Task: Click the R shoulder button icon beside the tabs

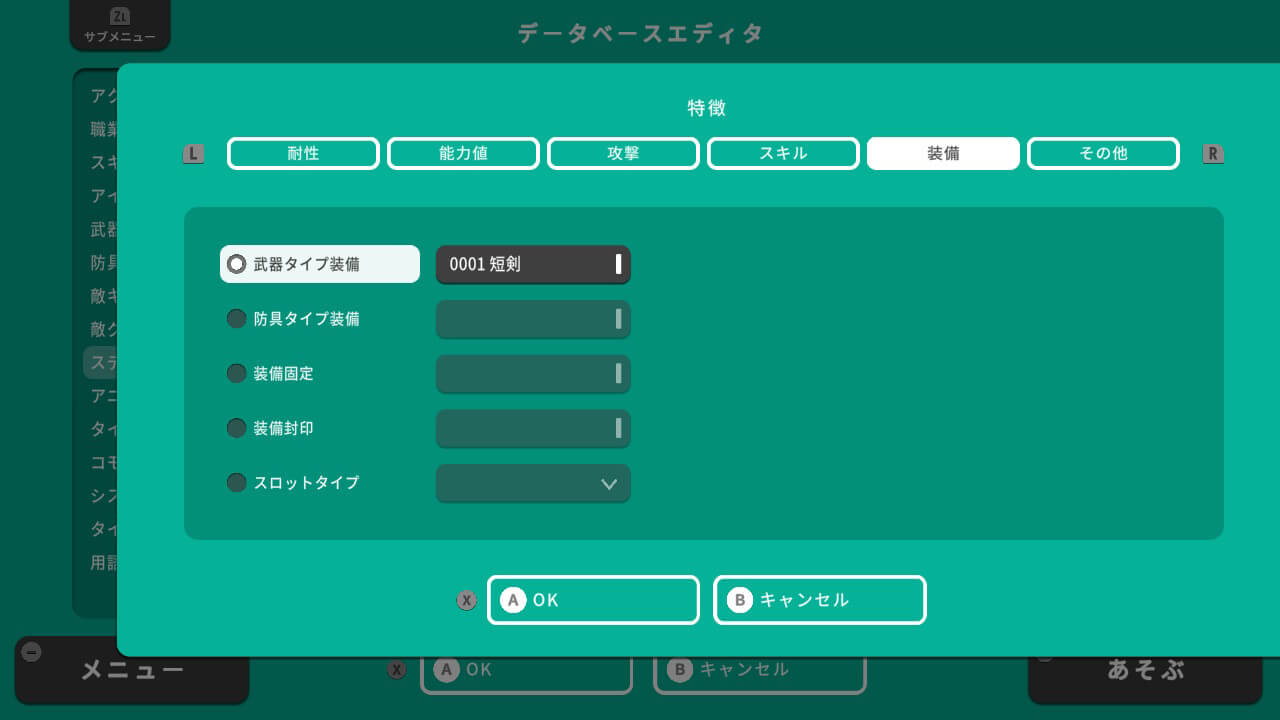Action: [x=1212, y=153]
